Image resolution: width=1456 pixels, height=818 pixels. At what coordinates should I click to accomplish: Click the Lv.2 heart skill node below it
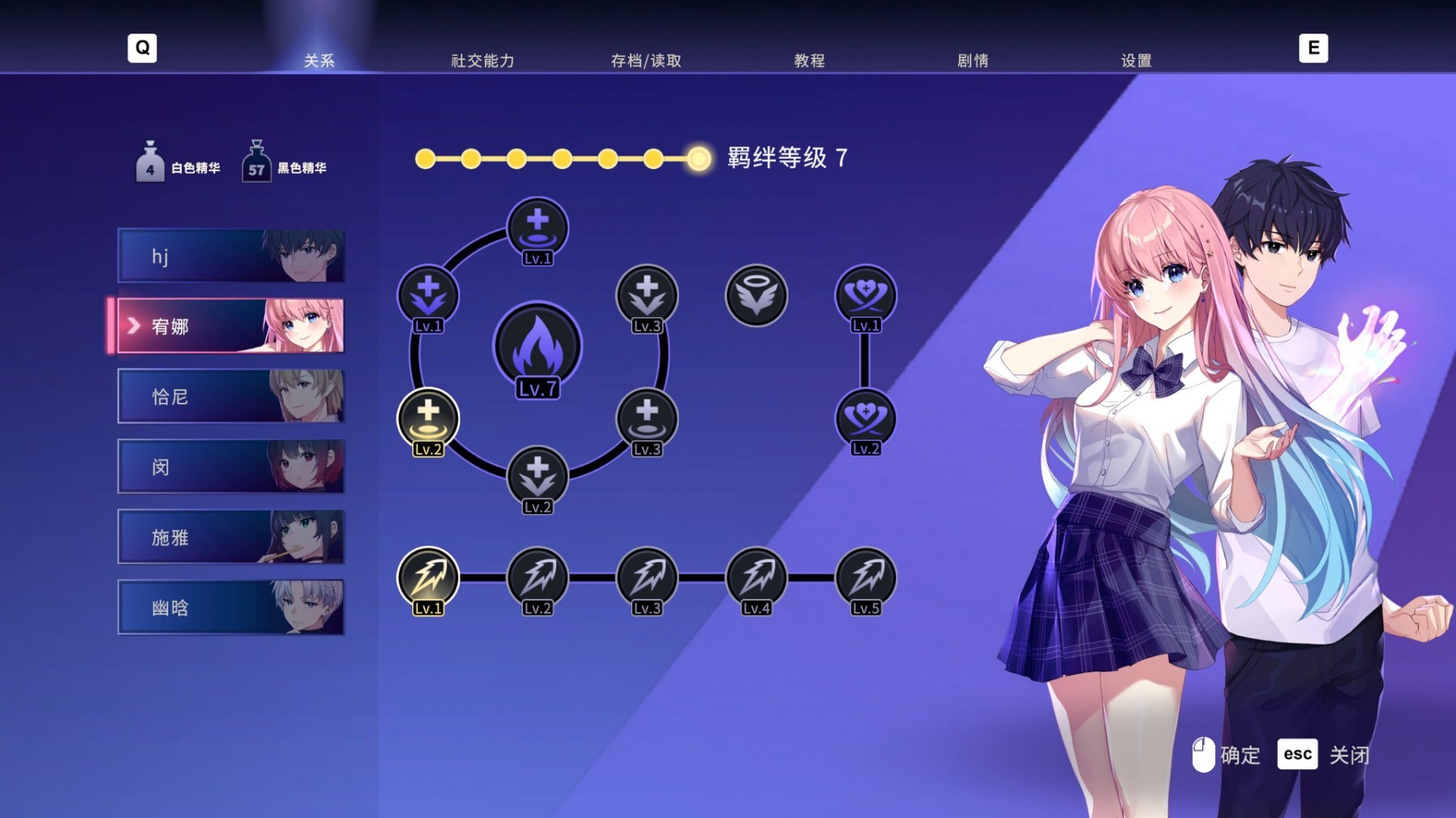pyautogui.click(x=867, y=419)
